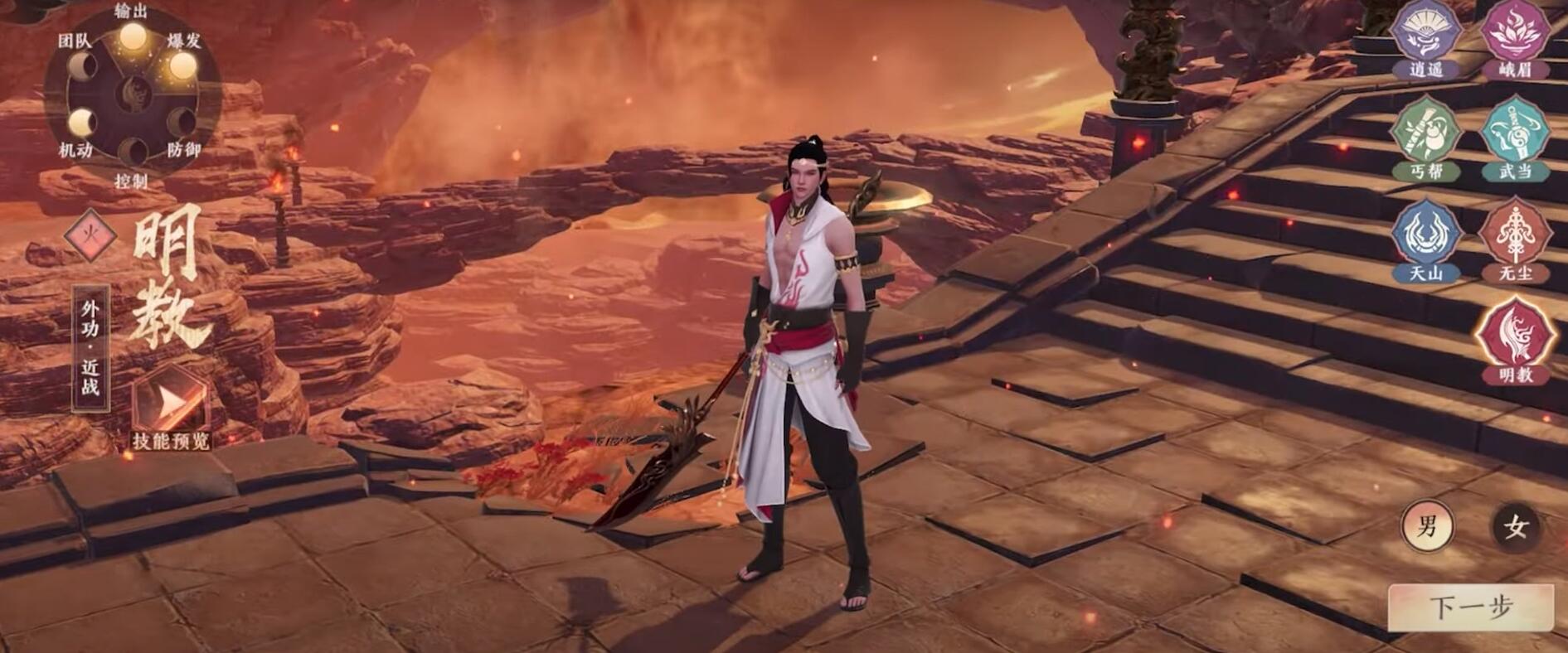Choose the 天山 sect emblem
Image resolution: width=1568 pixels, height=653 pixels.
1425,236
